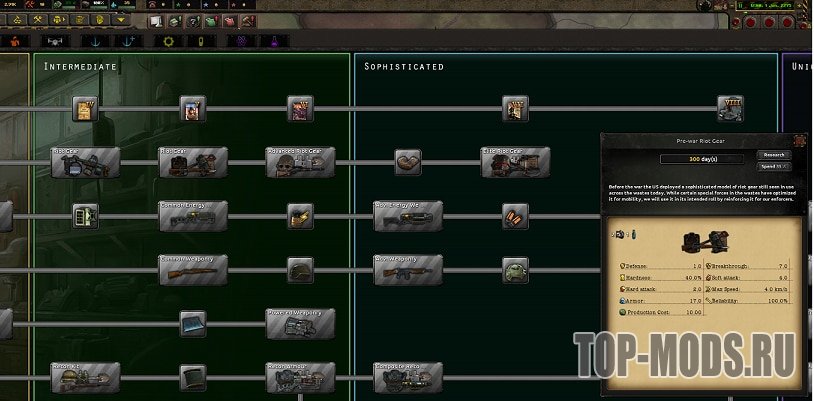Pick the Composite Armor technology
The image size is (814, 401).
coord(408,377)
